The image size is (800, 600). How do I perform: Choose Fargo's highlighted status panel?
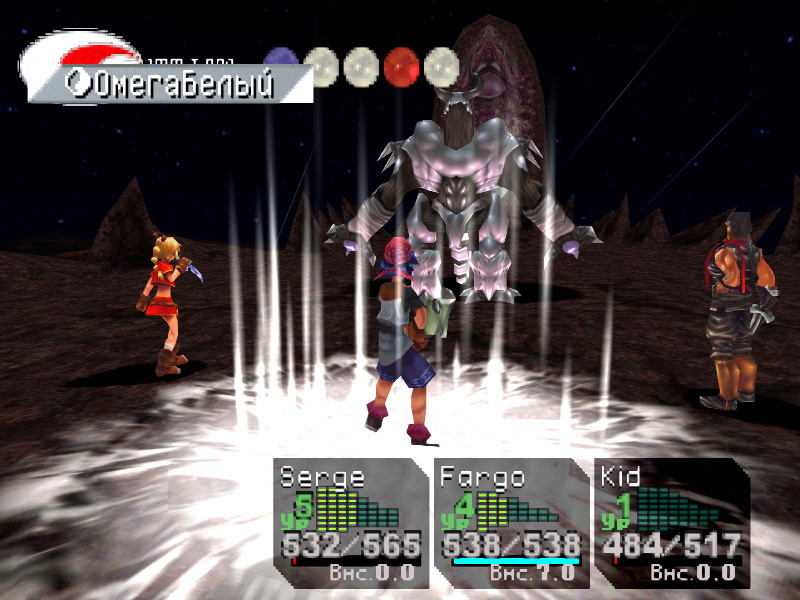point(511,522)
